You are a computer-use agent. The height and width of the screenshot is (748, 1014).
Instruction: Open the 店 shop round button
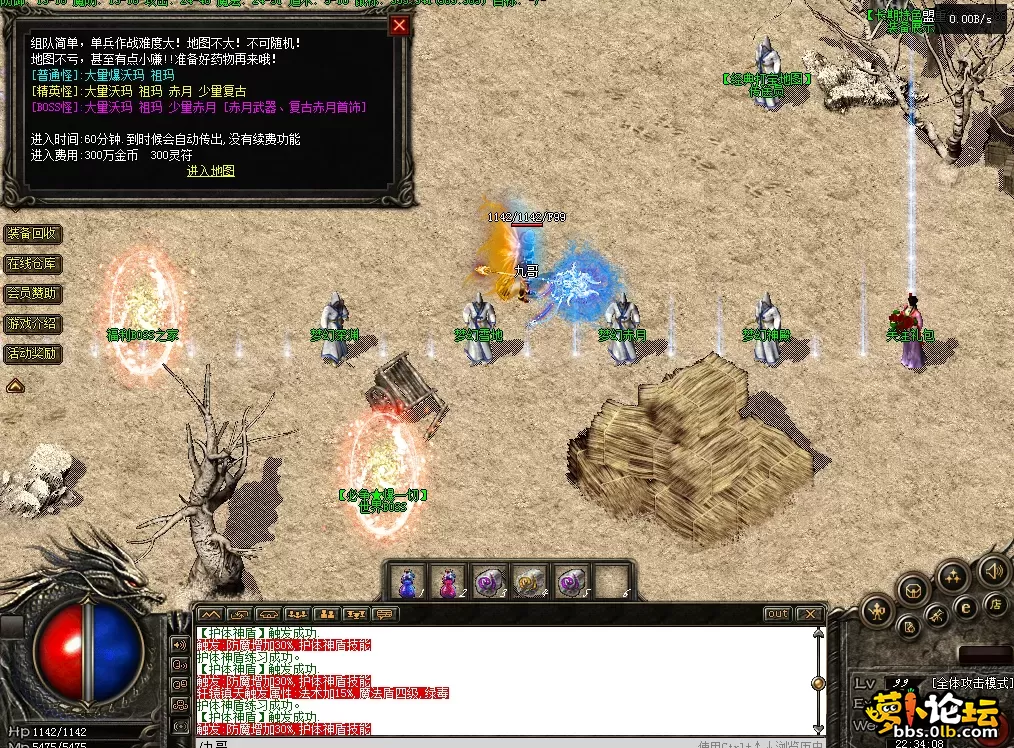pyautogui.click(x=995, y=603)
